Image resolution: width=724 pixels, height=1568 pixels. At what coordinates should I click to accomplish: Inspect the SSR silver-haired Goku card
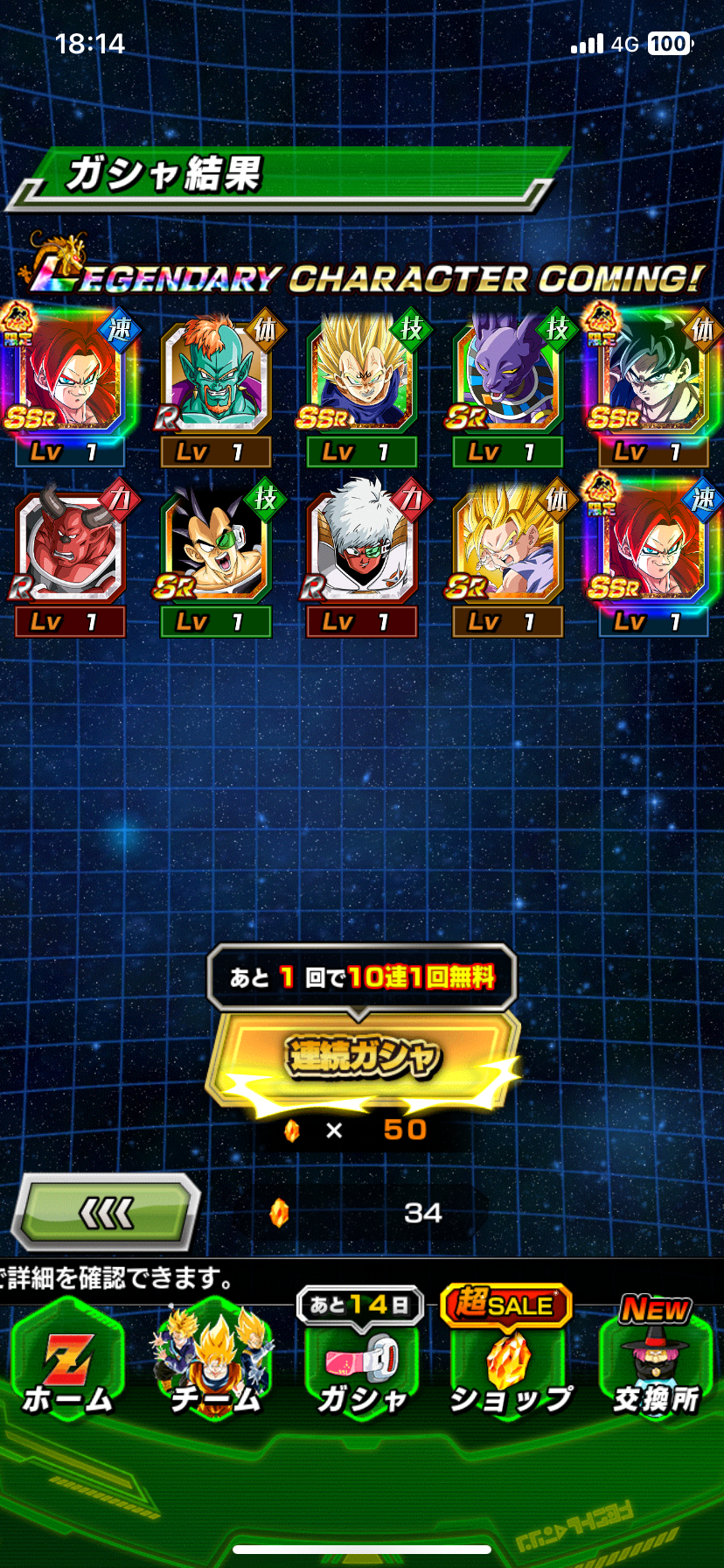[653, 376]
